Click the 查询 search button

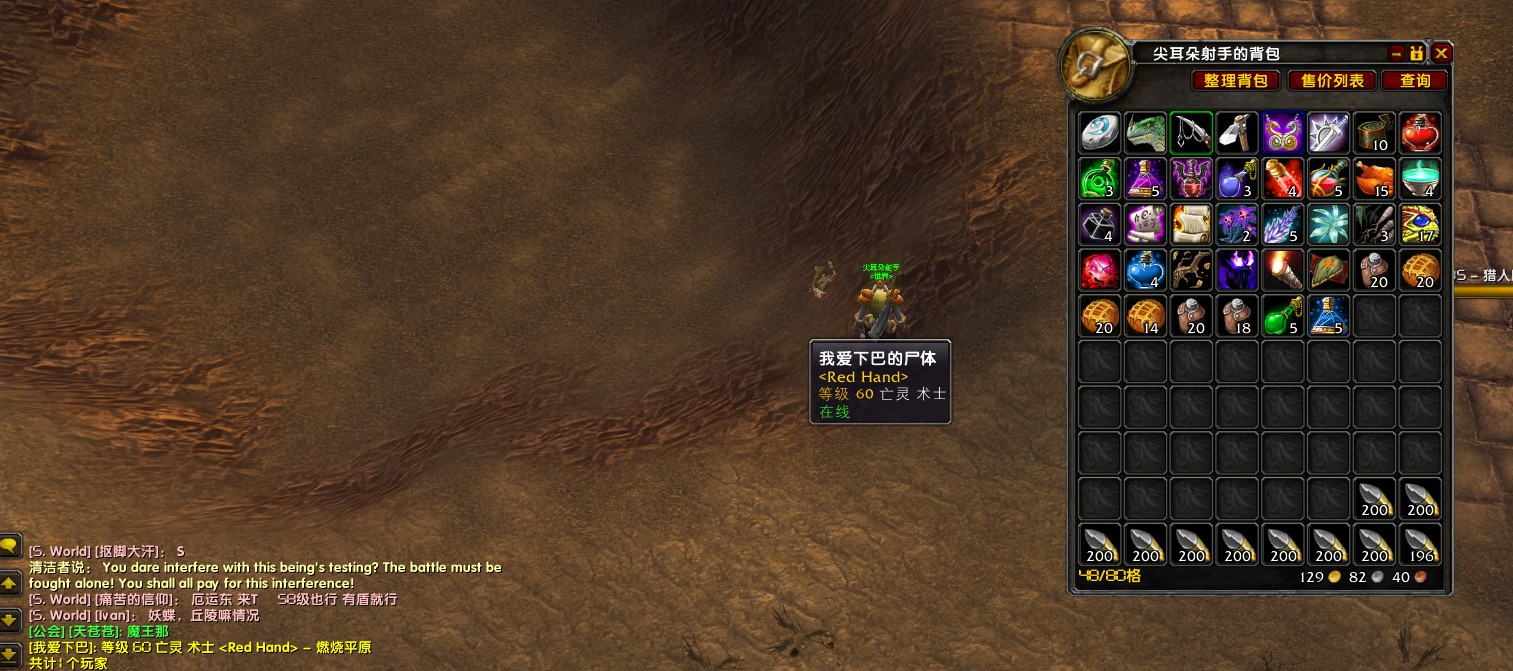point(1415,81)
